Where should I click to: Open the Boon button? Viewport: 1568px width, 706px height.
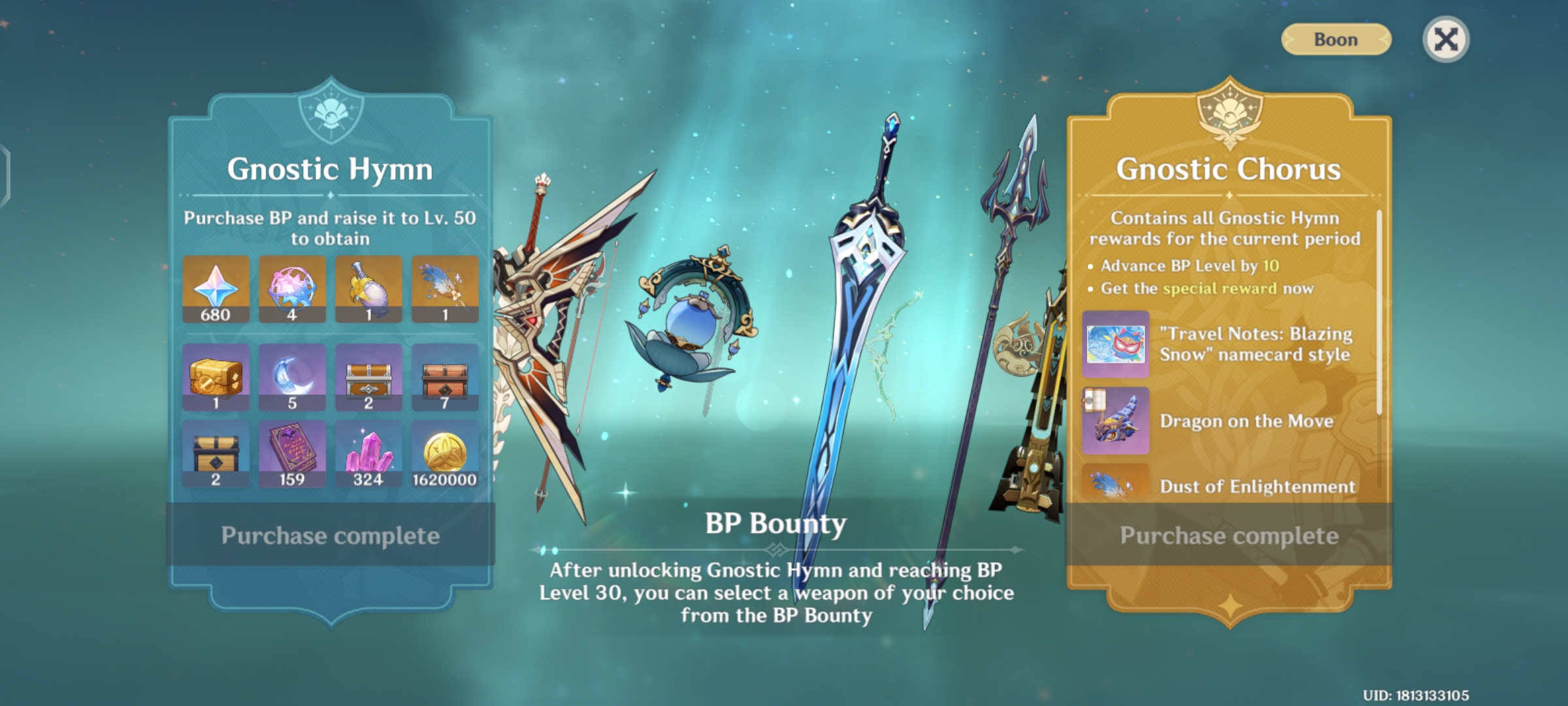coord(1336,40)
